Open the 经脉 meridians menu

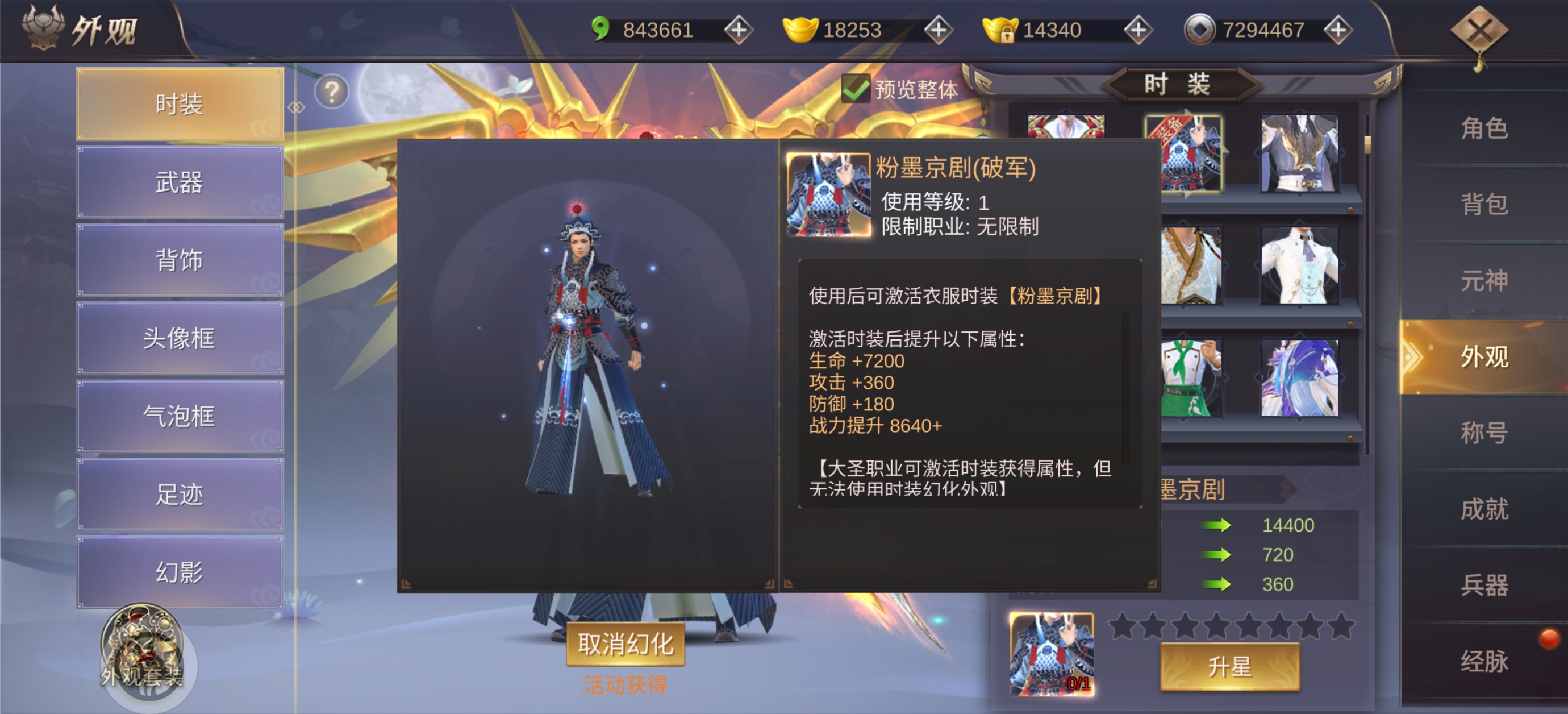[1484, 661]
